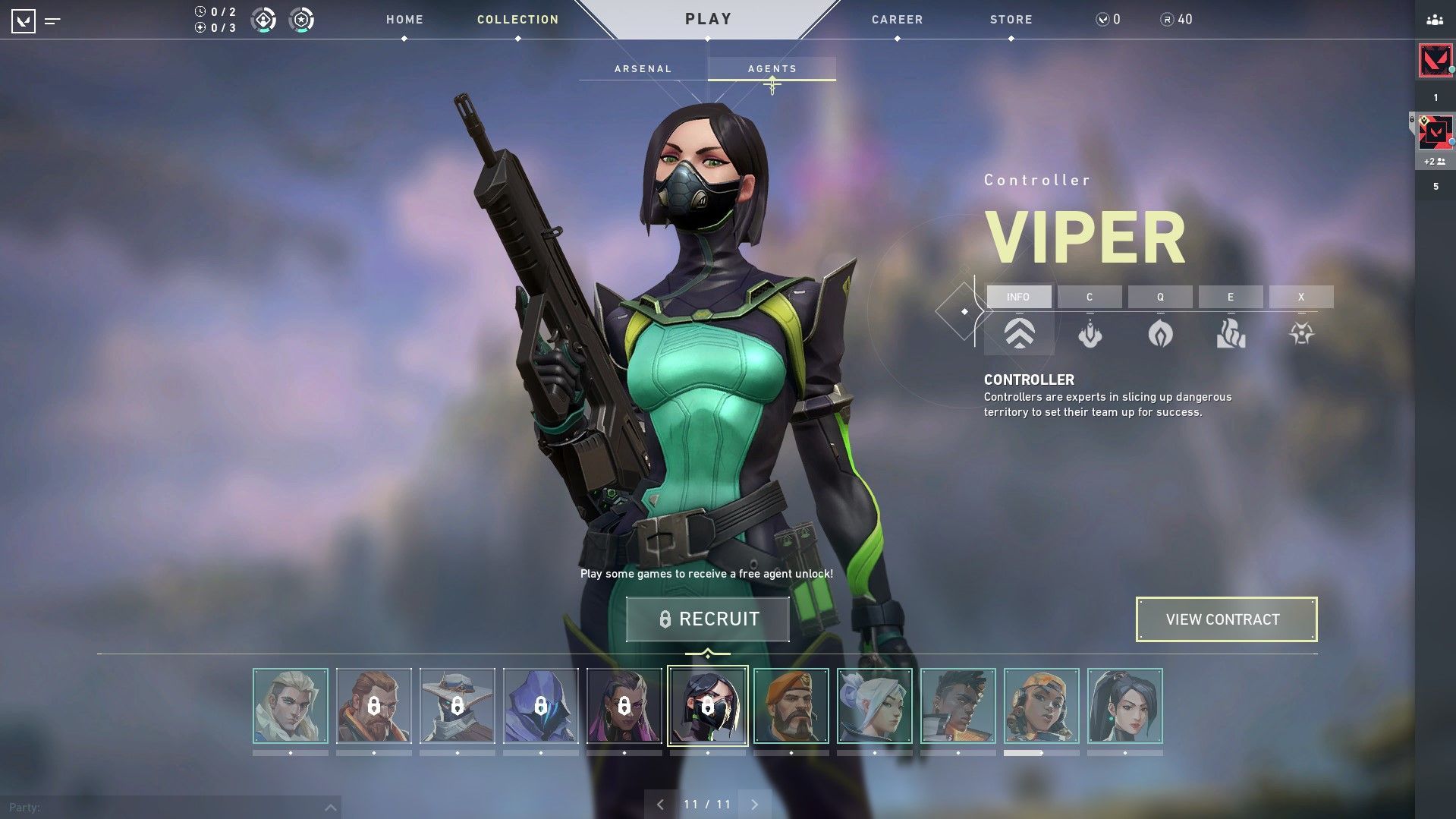This screenshot has width=1456, height=819.
Task: Click the Valorant logo in the top-left corner
Action: click(25, 20)
